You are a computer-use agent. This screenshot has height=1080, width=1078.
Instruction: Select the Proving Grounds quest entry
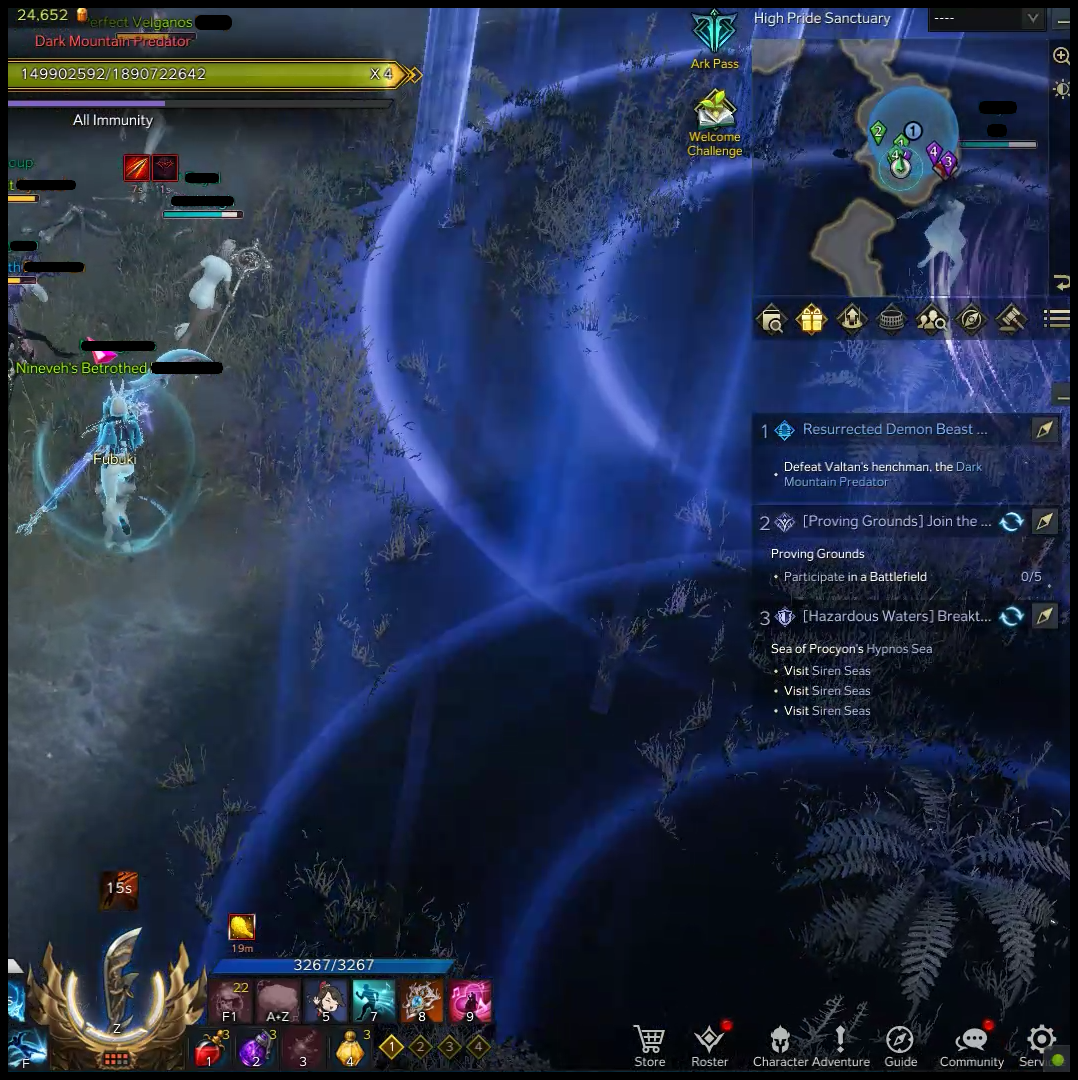tap(896, 522)
